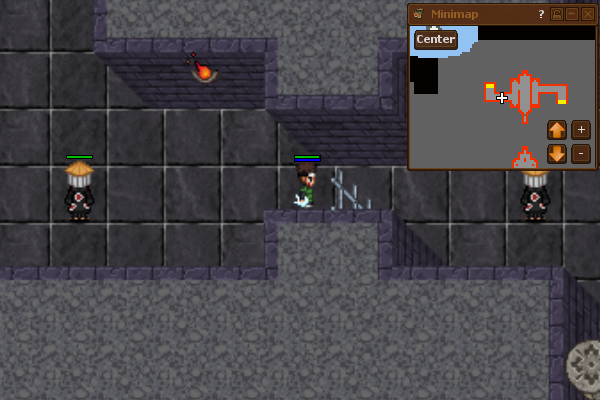The width and height of the screenshot is (600, 400).
Task: Click the Center button on the minimap
Action: point(436,39)
